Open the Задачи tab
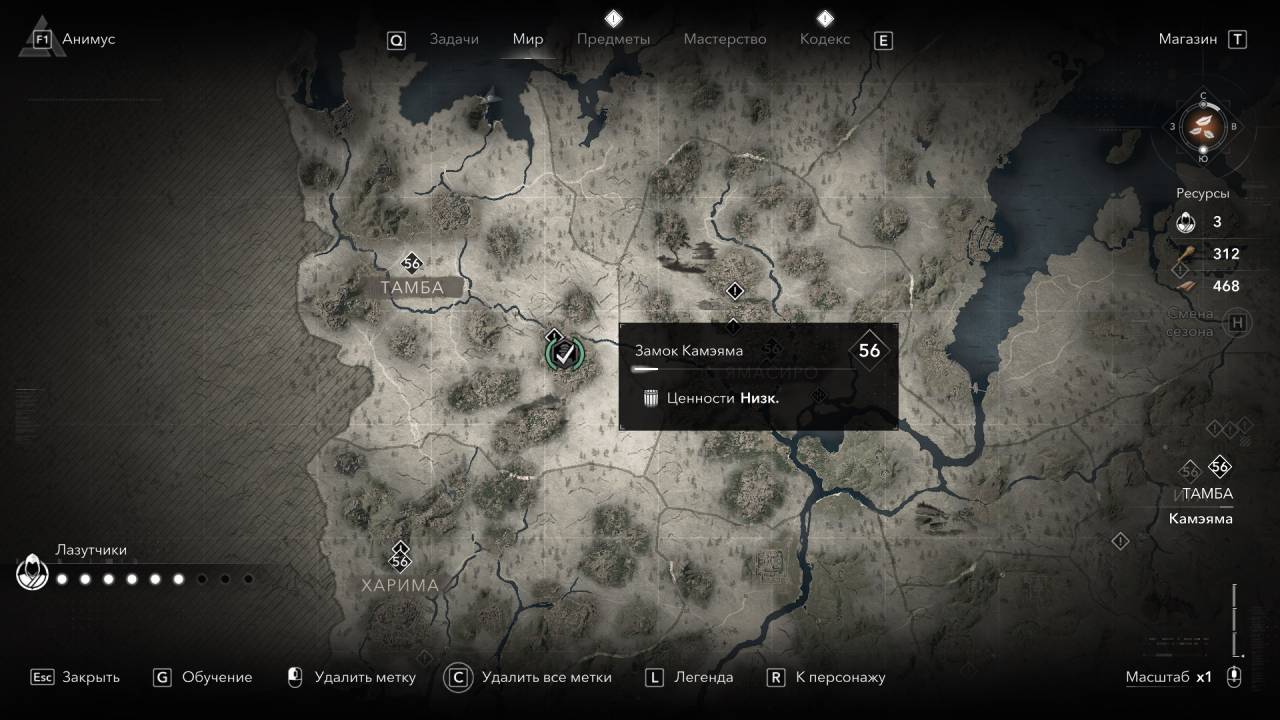 pos(453,39)
